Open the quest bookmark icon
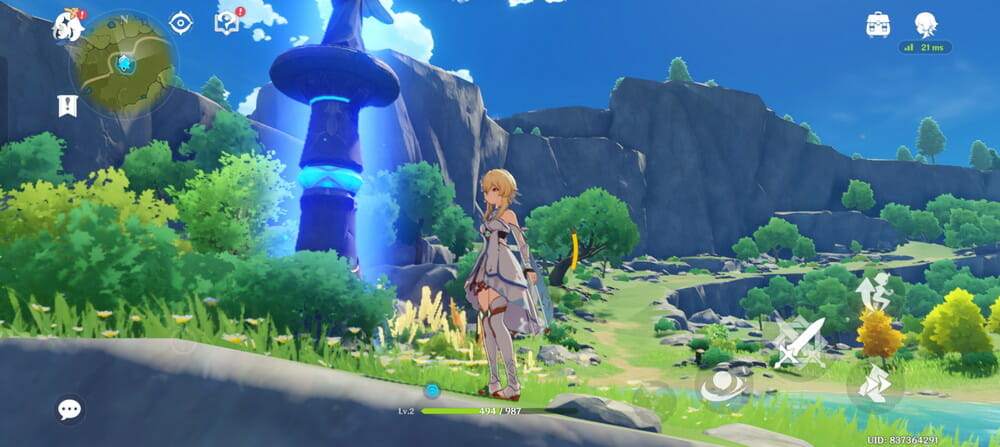 (68, 105)
